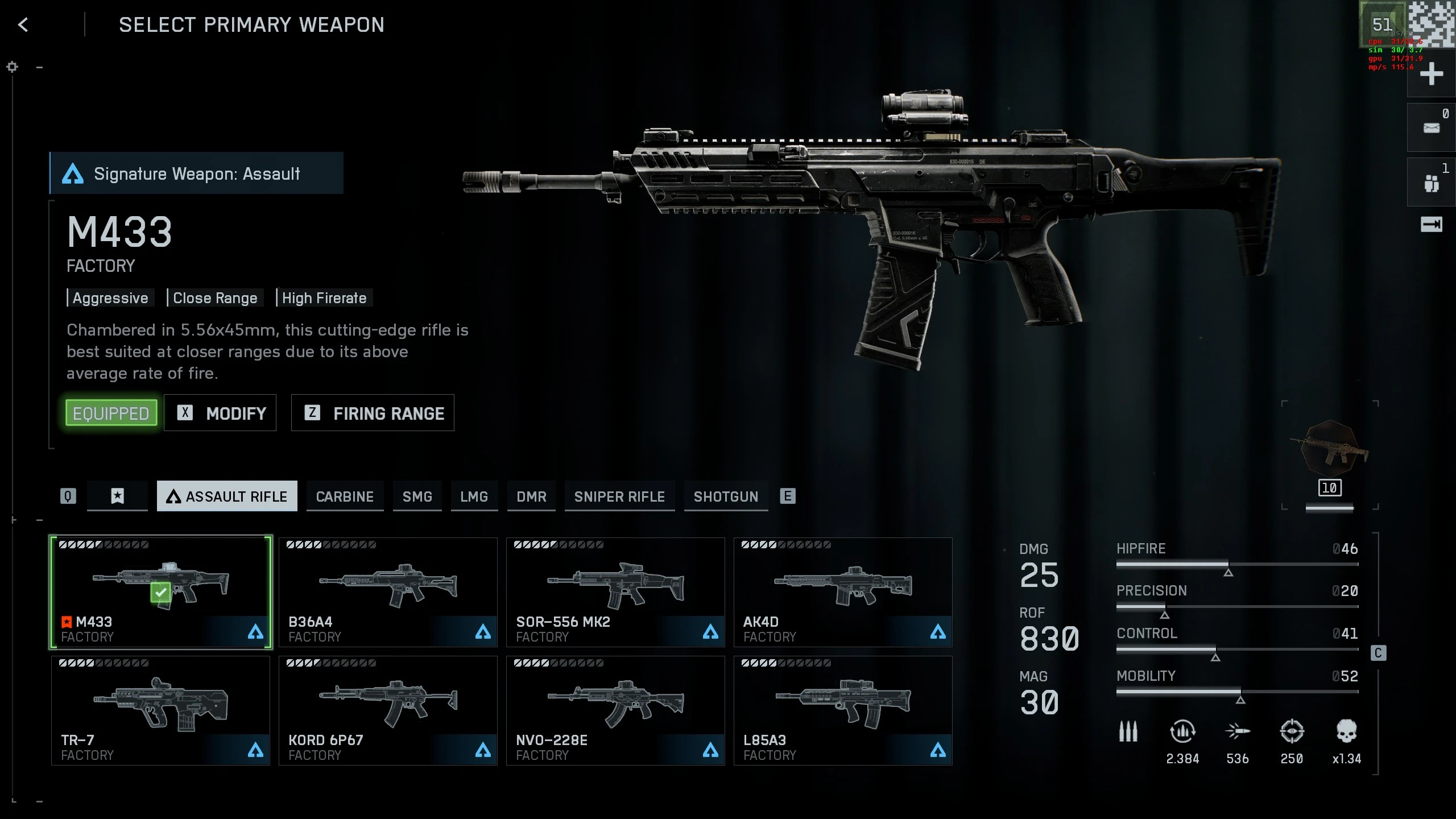Open the favorites star tab
Image resolution: width=1456 pixels, height=819 pixels.
pyautogui.click(x=117, y=496)
